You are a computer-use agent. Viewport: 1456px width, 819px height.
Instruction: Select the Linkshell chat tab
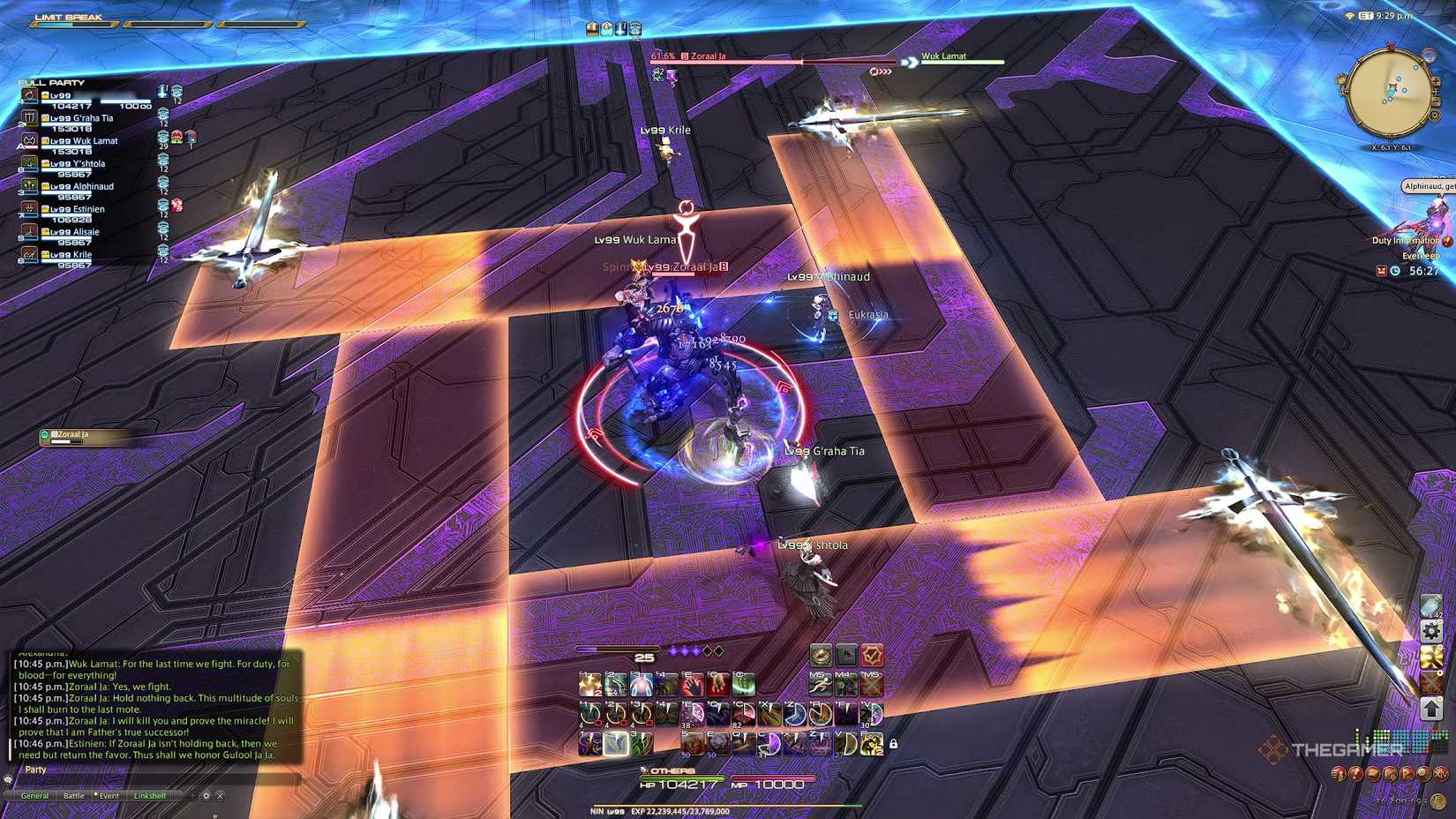(x=150, y=795)
